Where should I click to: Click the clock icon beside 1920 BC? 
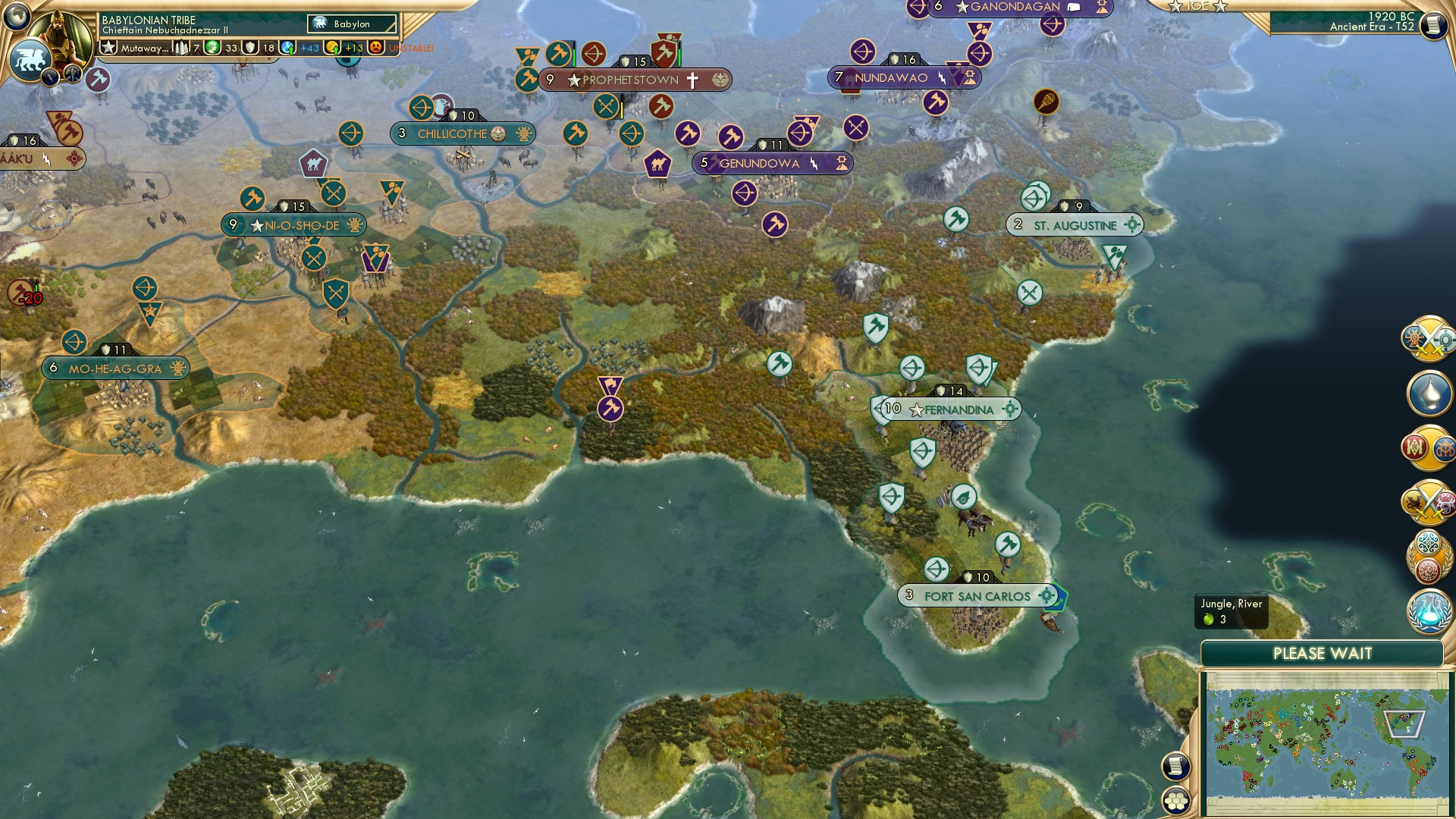(x=1433, y=25)
